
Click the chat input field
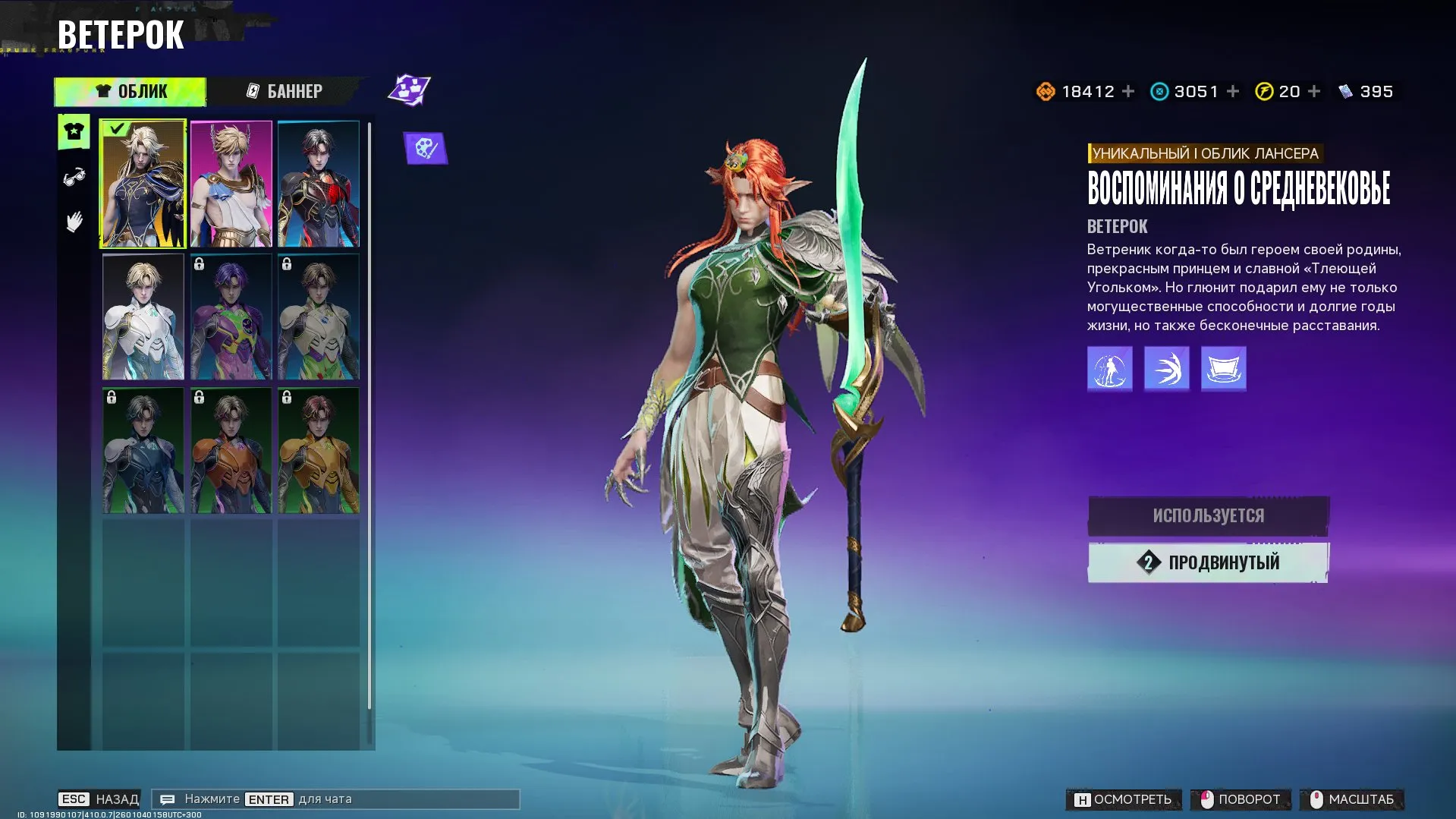[x=335, y=799]
